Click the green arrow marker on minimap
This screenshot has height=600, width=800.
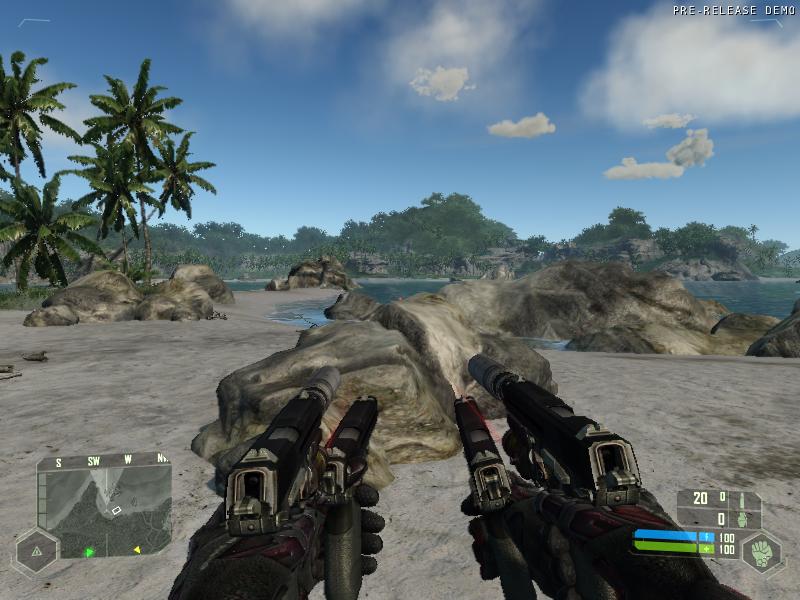tap(90, 551)
